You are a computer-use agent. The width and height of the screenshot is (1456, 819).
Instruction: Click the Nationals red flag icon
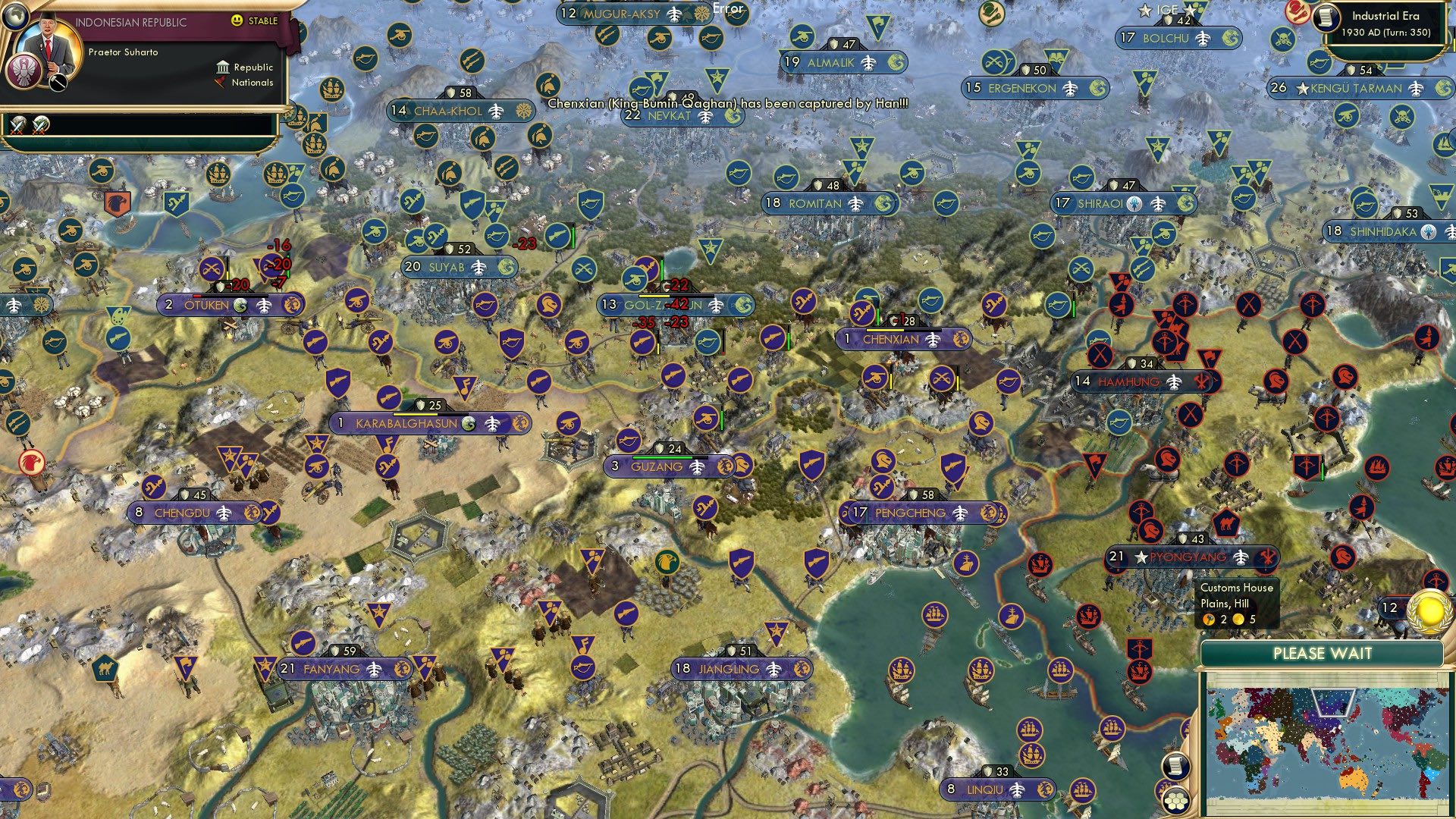[221, 82]
